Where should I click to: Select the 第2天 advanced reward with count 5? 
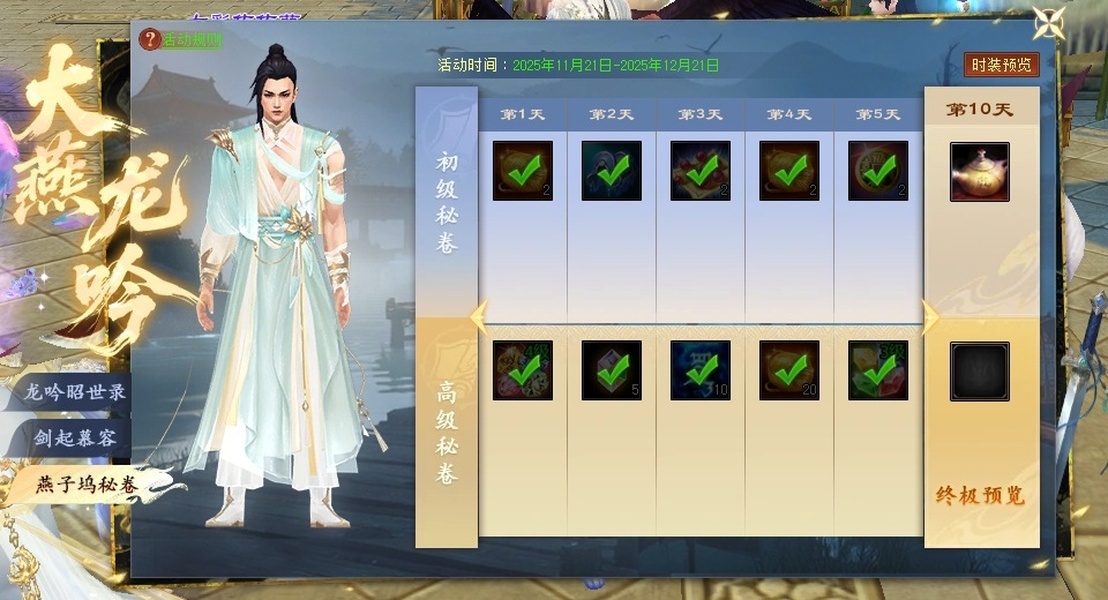(x=611, y=370)
